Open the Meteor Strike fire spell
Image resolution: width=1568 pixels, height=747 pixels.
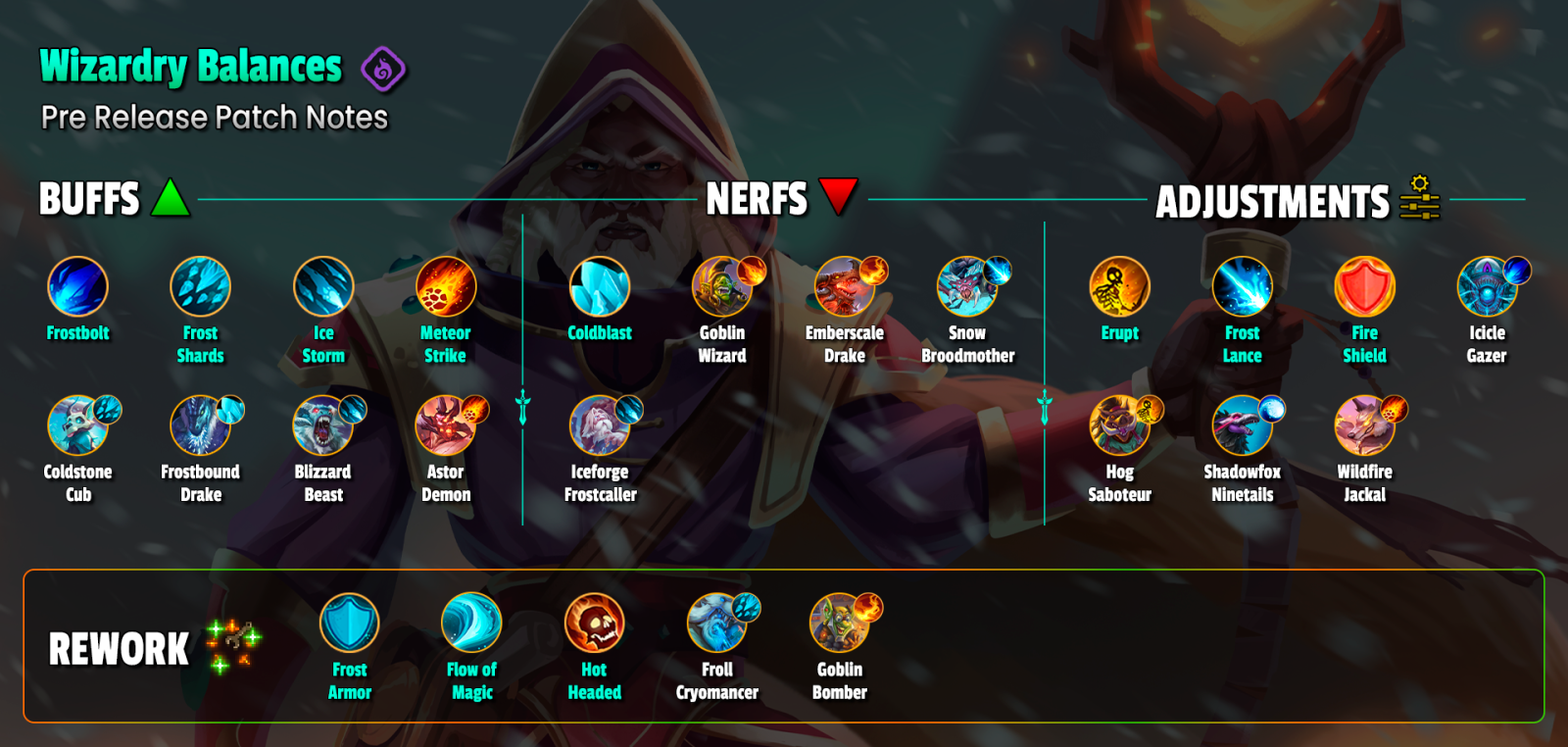click(446, 286)
